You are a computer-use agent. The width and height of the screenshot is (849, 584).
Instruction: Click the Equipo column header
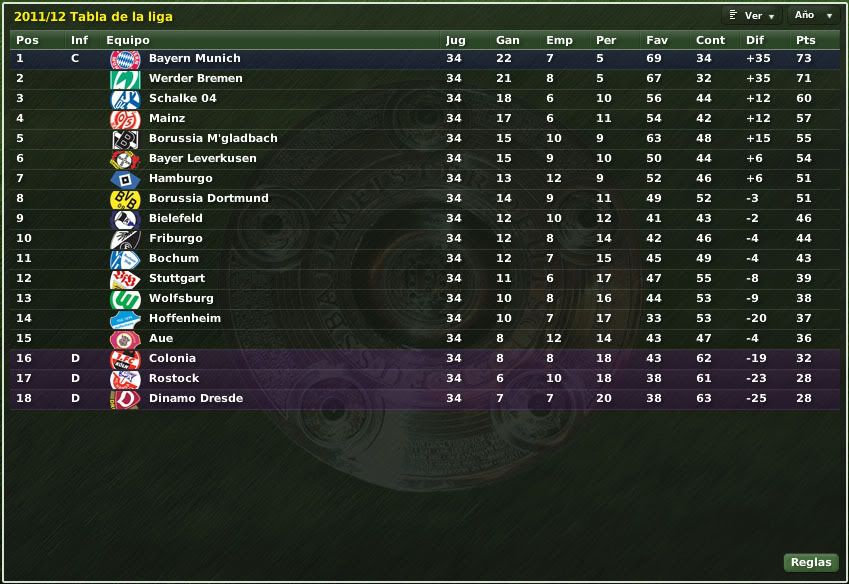128,40
